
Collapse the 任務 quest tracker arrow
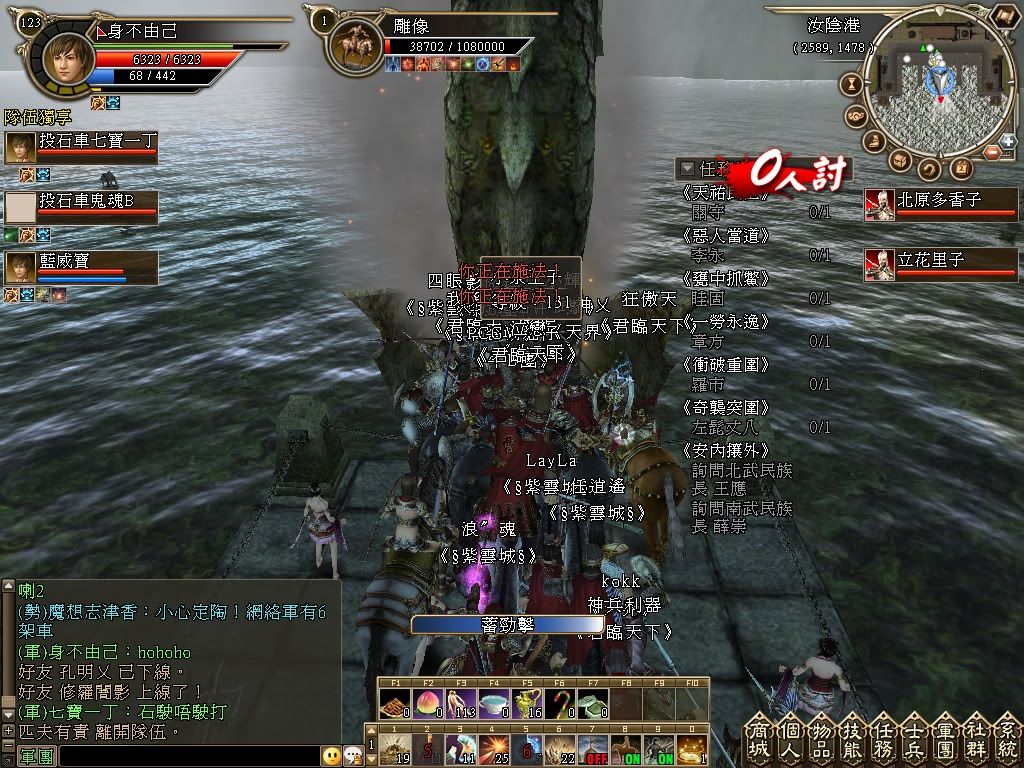click(686, 168)
